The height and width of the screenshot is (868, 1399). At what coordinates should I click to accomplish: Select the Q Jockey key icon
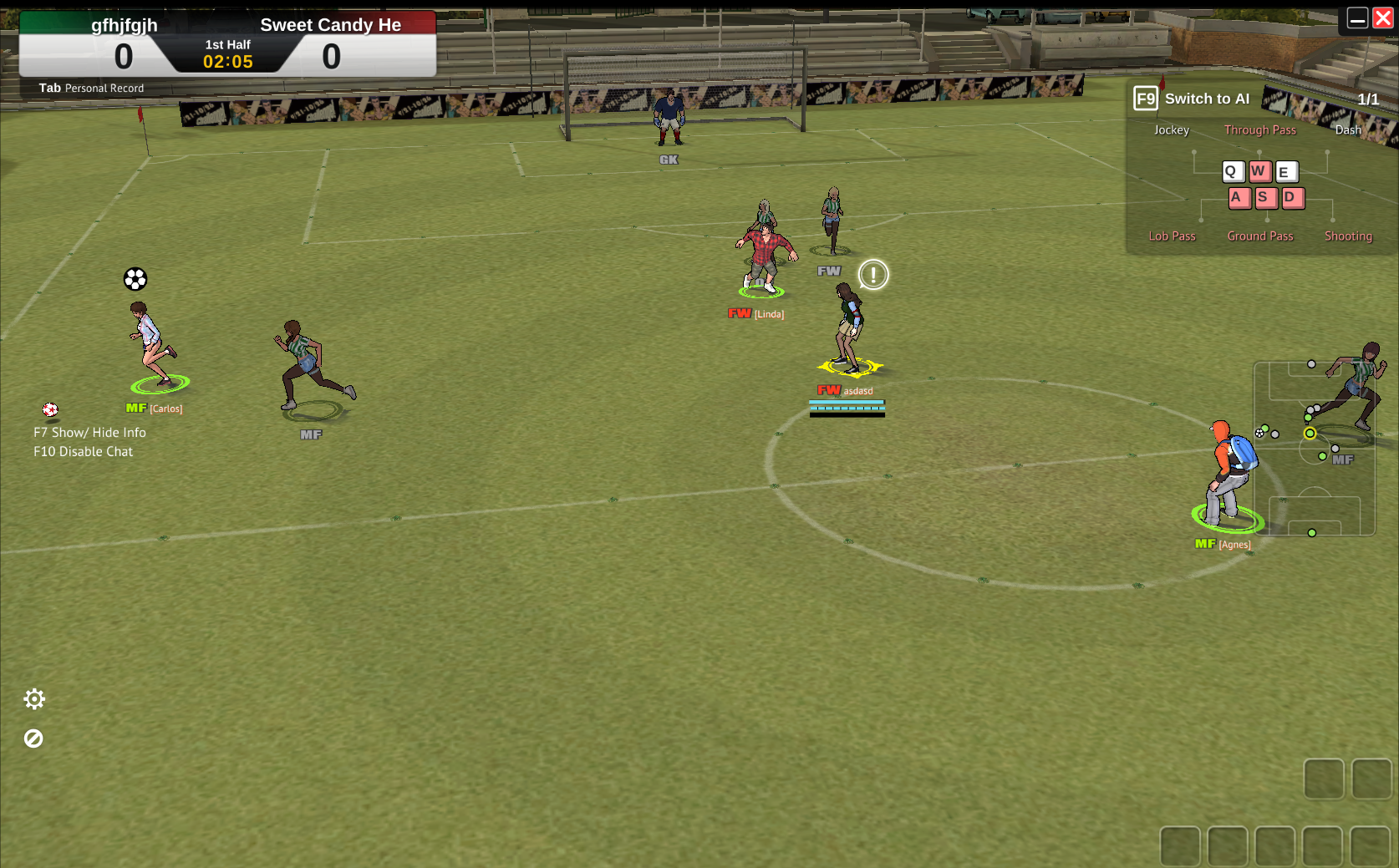tap(1232, 172)
